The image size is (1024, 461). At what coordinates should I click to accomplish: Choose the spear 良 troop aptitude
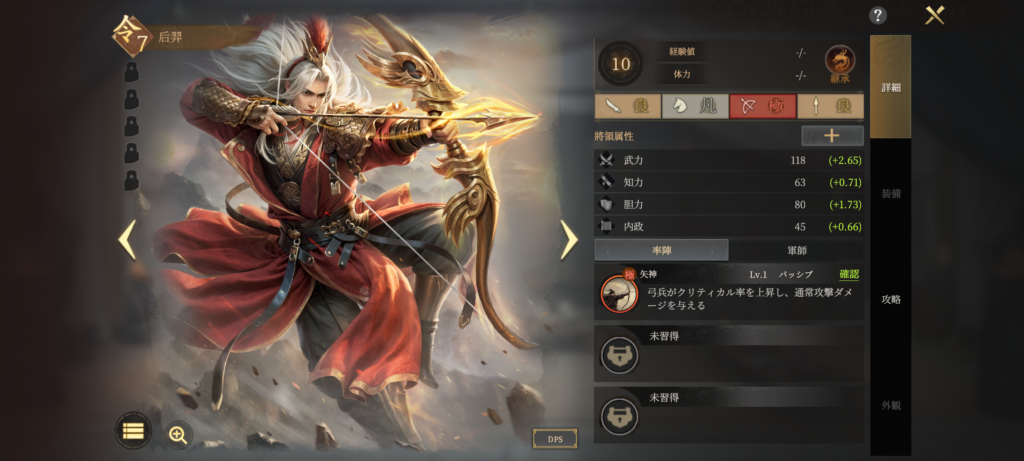pyautogui.click(x=830, y=106)
